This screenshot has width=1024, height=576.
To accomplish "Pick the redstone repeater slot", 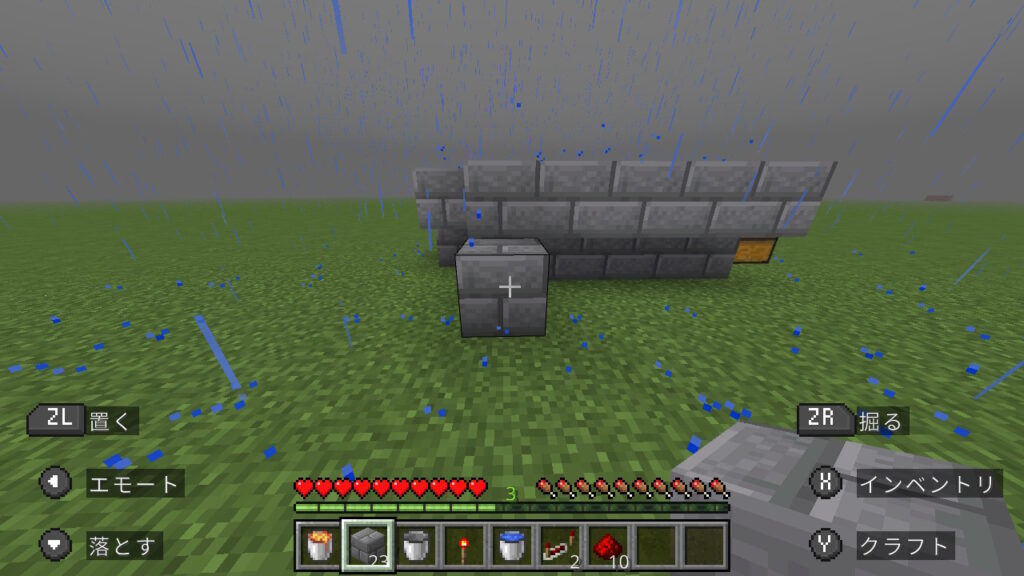I will pos(560,546).
